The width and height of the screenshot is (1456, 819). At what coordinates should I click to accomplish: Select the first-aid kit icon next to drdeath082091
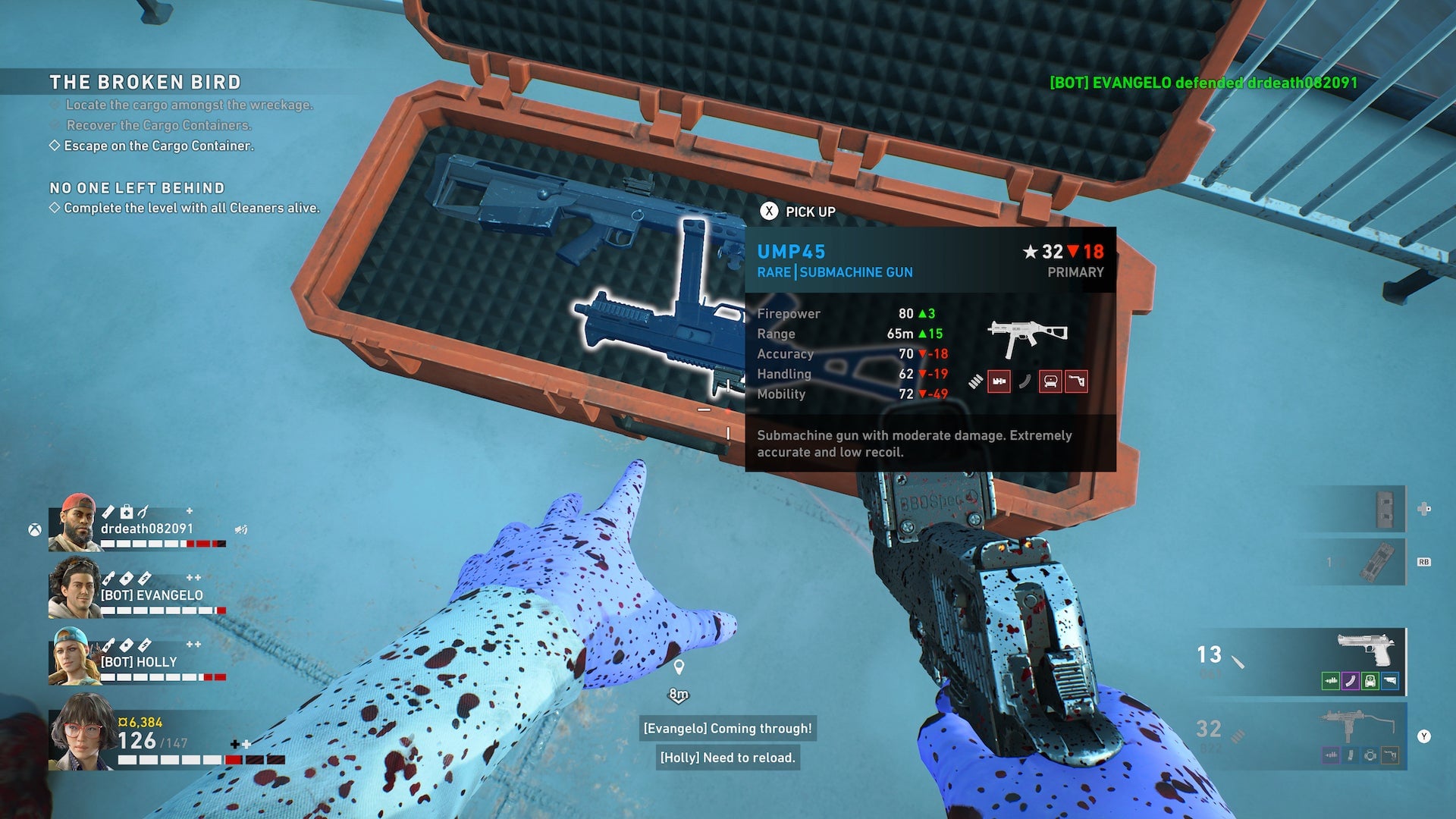(126, 512)
